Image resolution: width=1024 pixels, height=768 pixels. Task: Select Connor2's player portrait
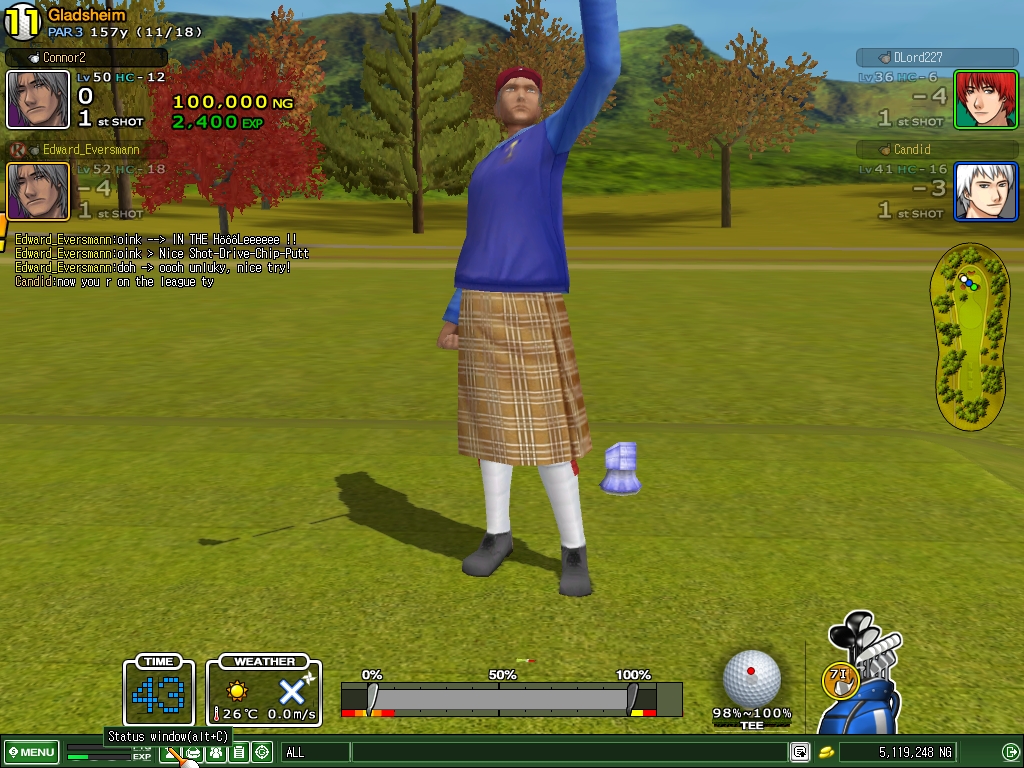pos(38,99)
